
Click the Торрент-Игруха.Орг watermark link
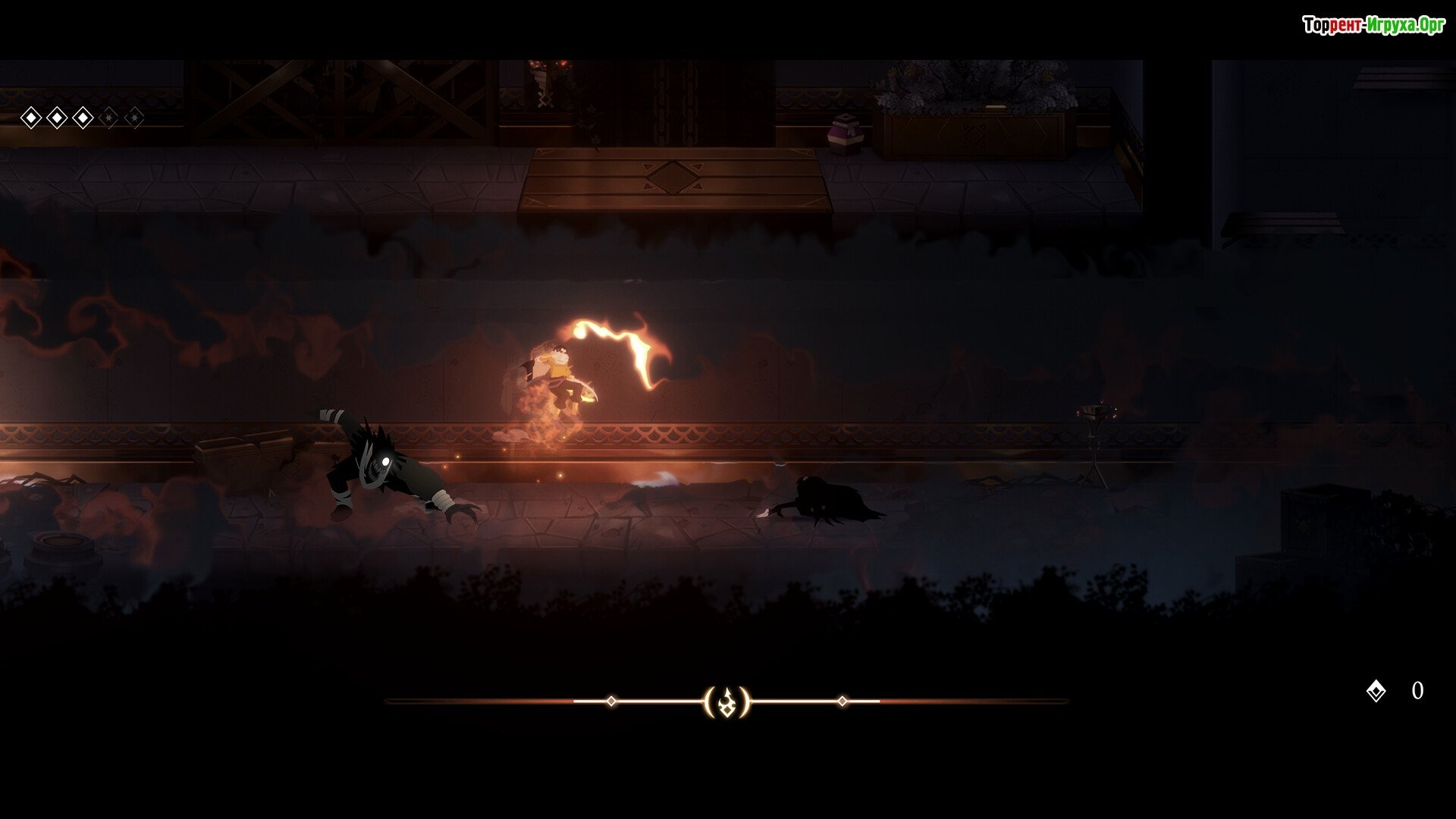1373,26
